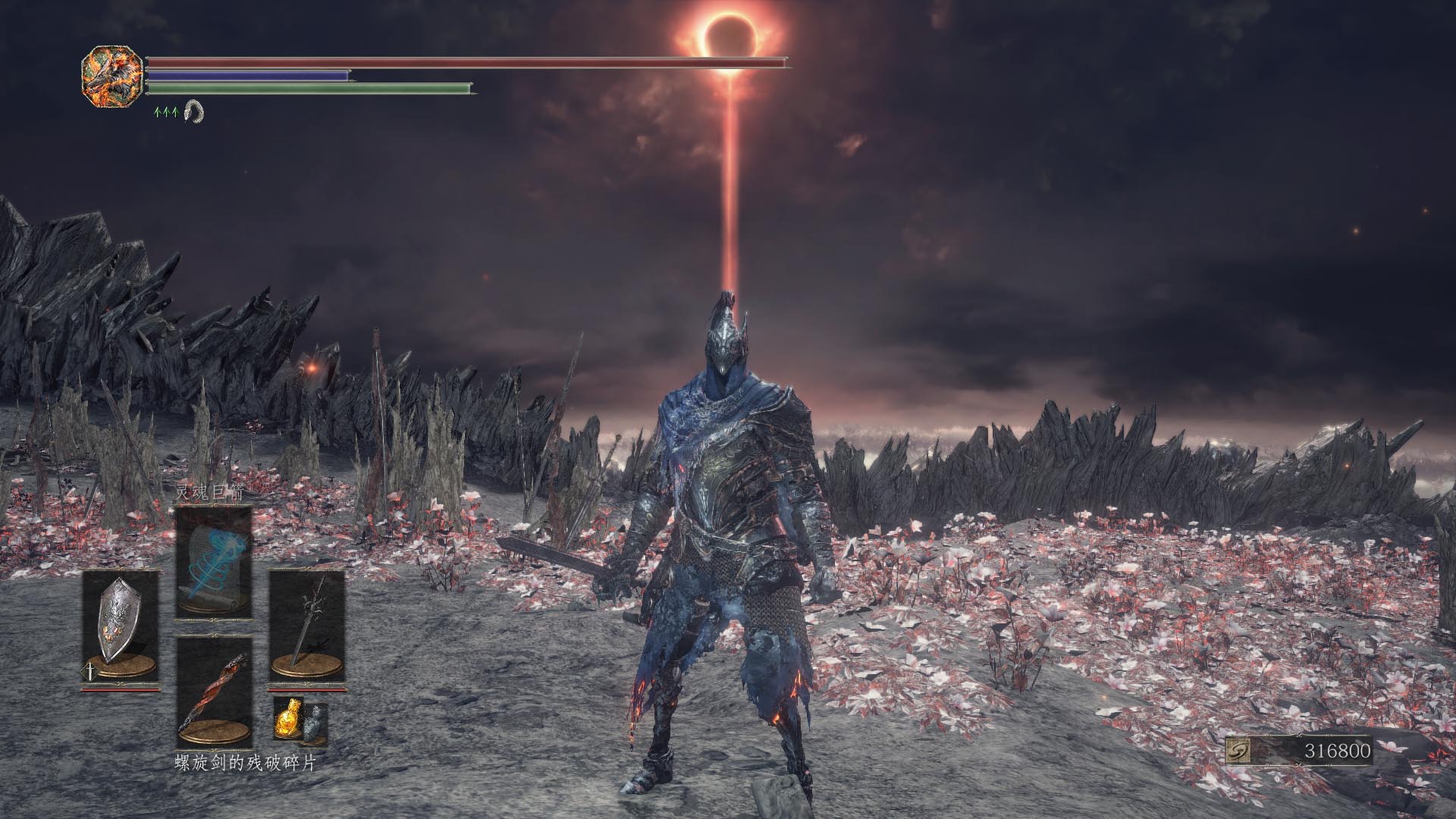Click the small sword skill badge on shield slot

pos(89,672)
